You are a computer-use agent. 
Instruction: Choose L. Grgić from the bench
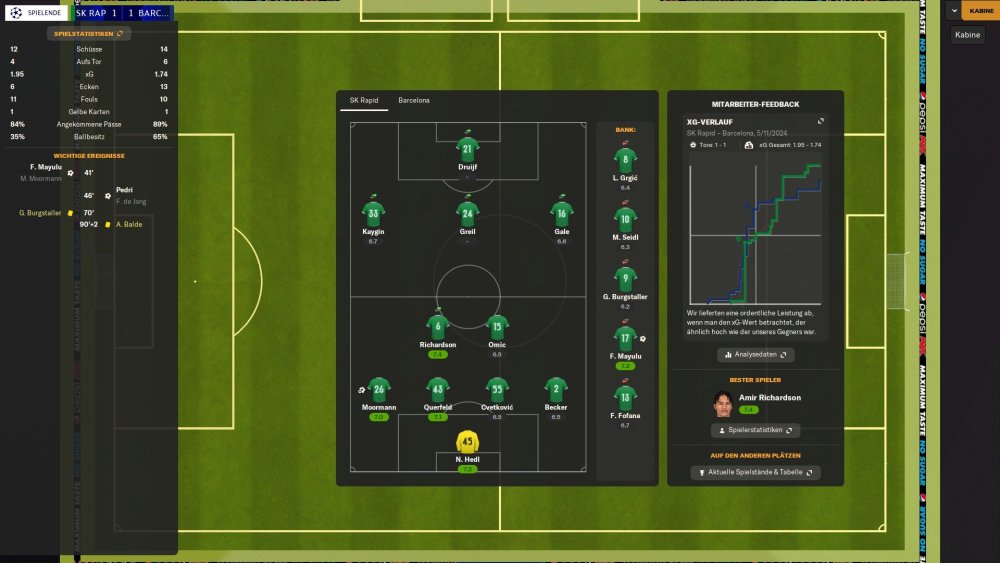pyautogui.click(x=625, y=160)
